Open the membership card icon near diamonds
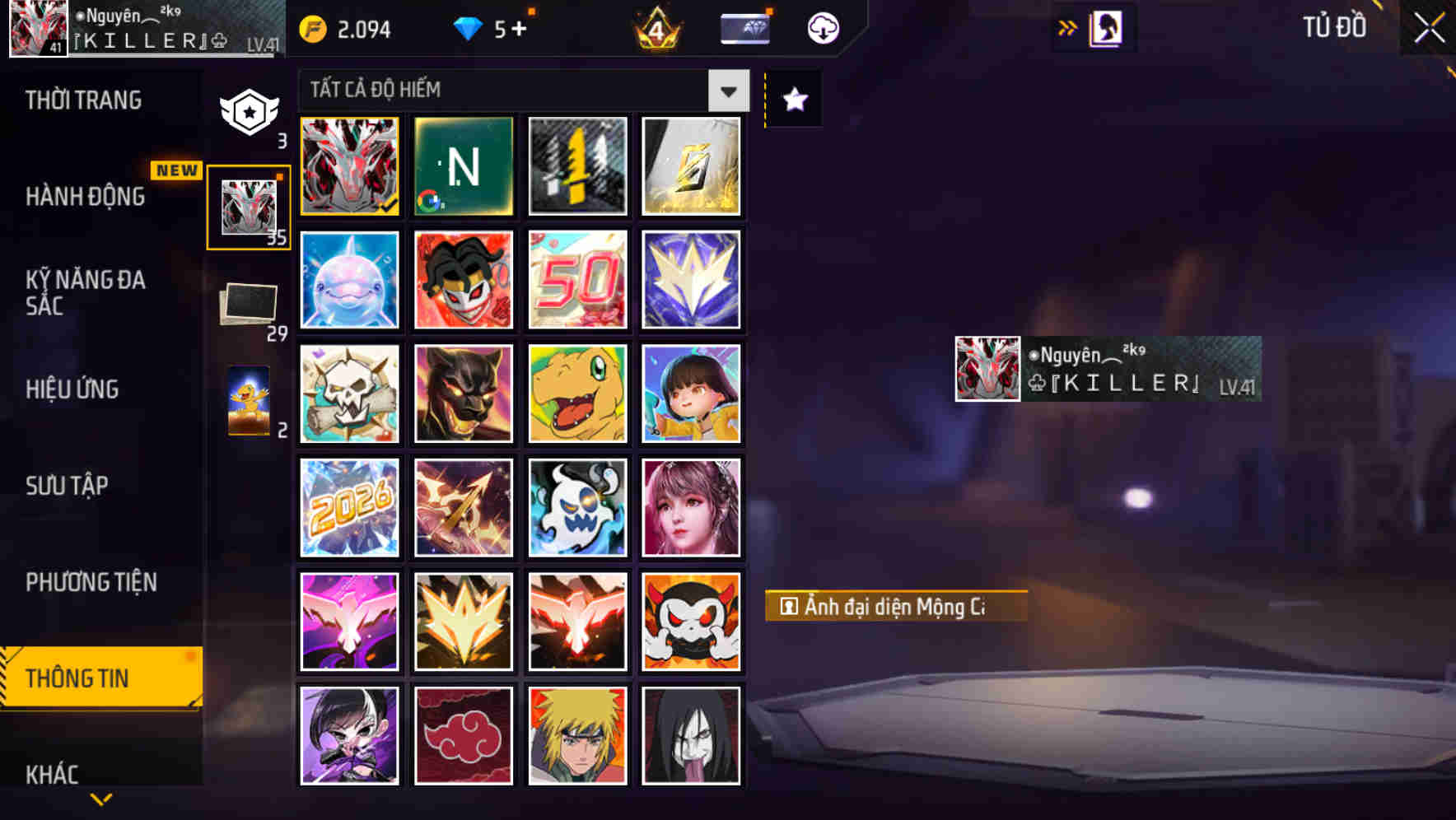The height and width of the screenshot is (820, 1456). click(744, 26)
